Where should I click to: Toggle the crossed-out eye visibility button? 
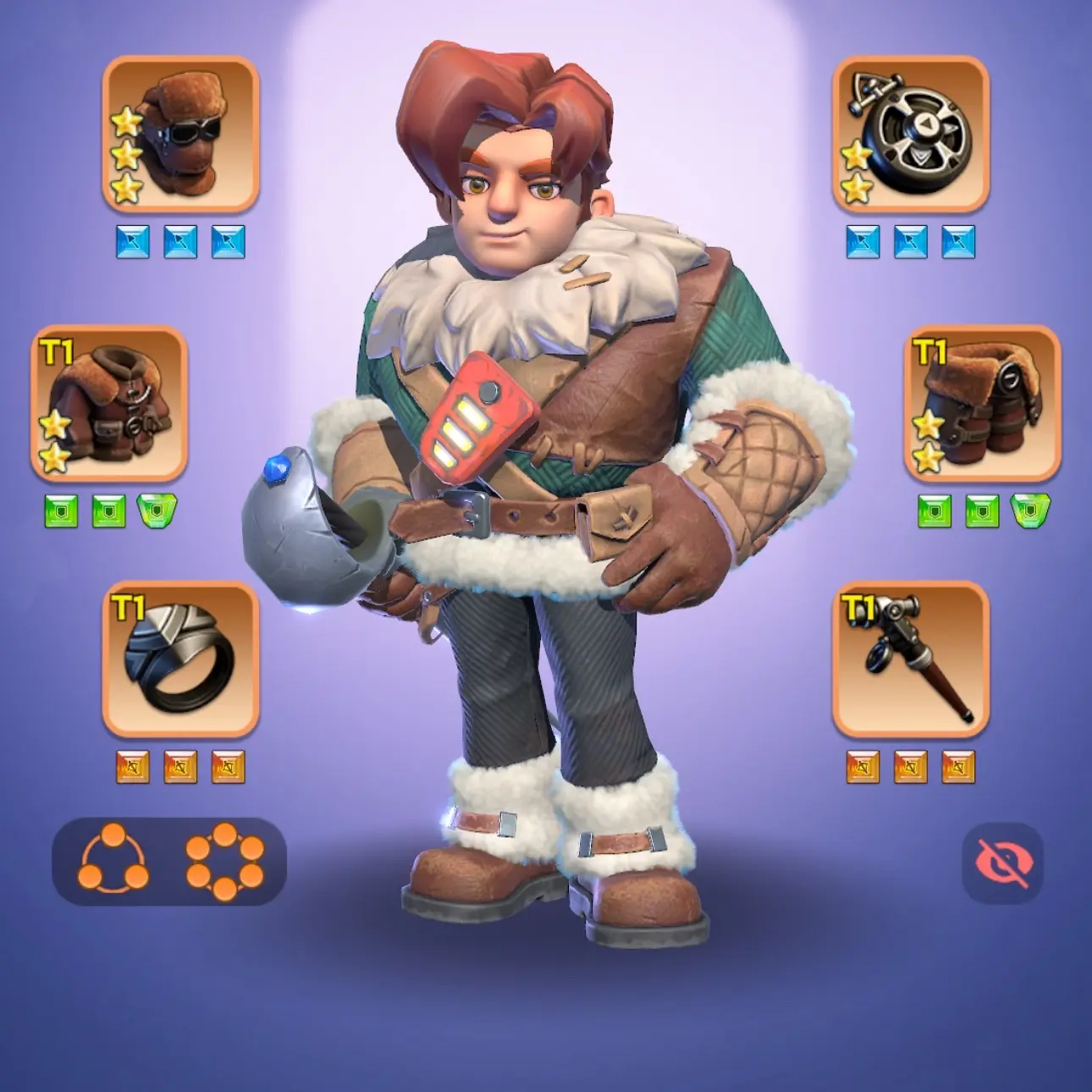tap(1002, 863)
